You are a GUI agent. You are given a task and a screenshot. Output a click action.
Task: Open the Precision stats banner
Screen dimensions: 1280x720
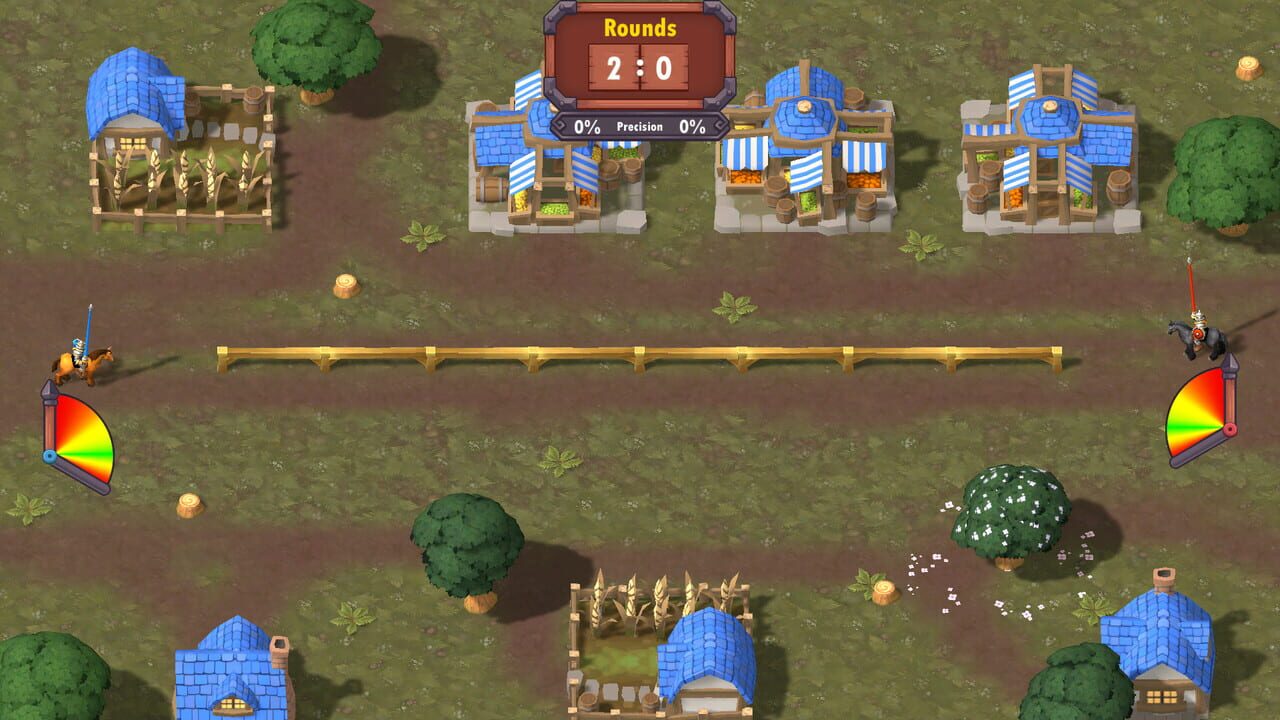click(x=640, y=126)
